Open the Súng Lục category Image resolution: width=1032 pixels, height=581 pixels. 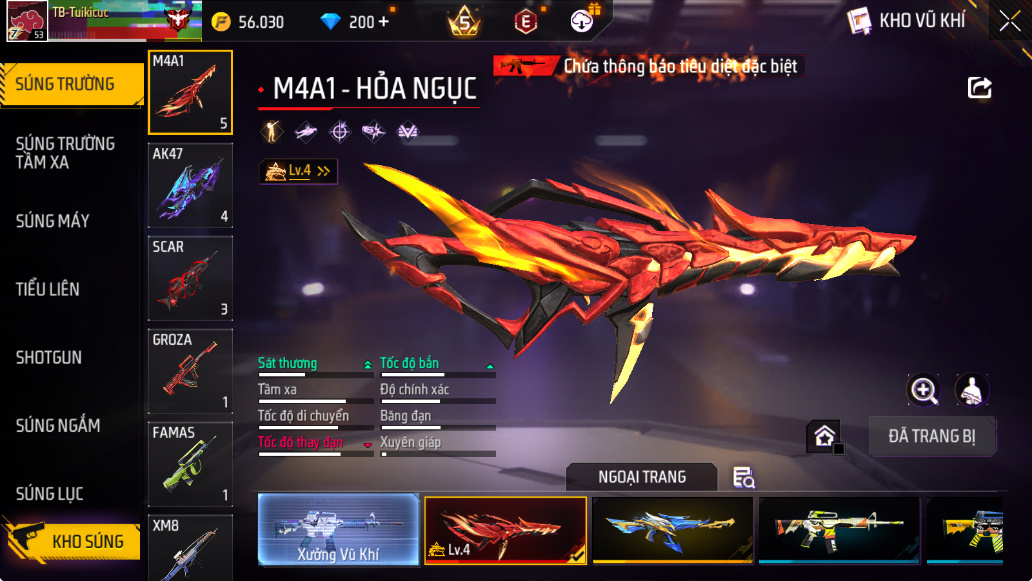pos(50,494)
